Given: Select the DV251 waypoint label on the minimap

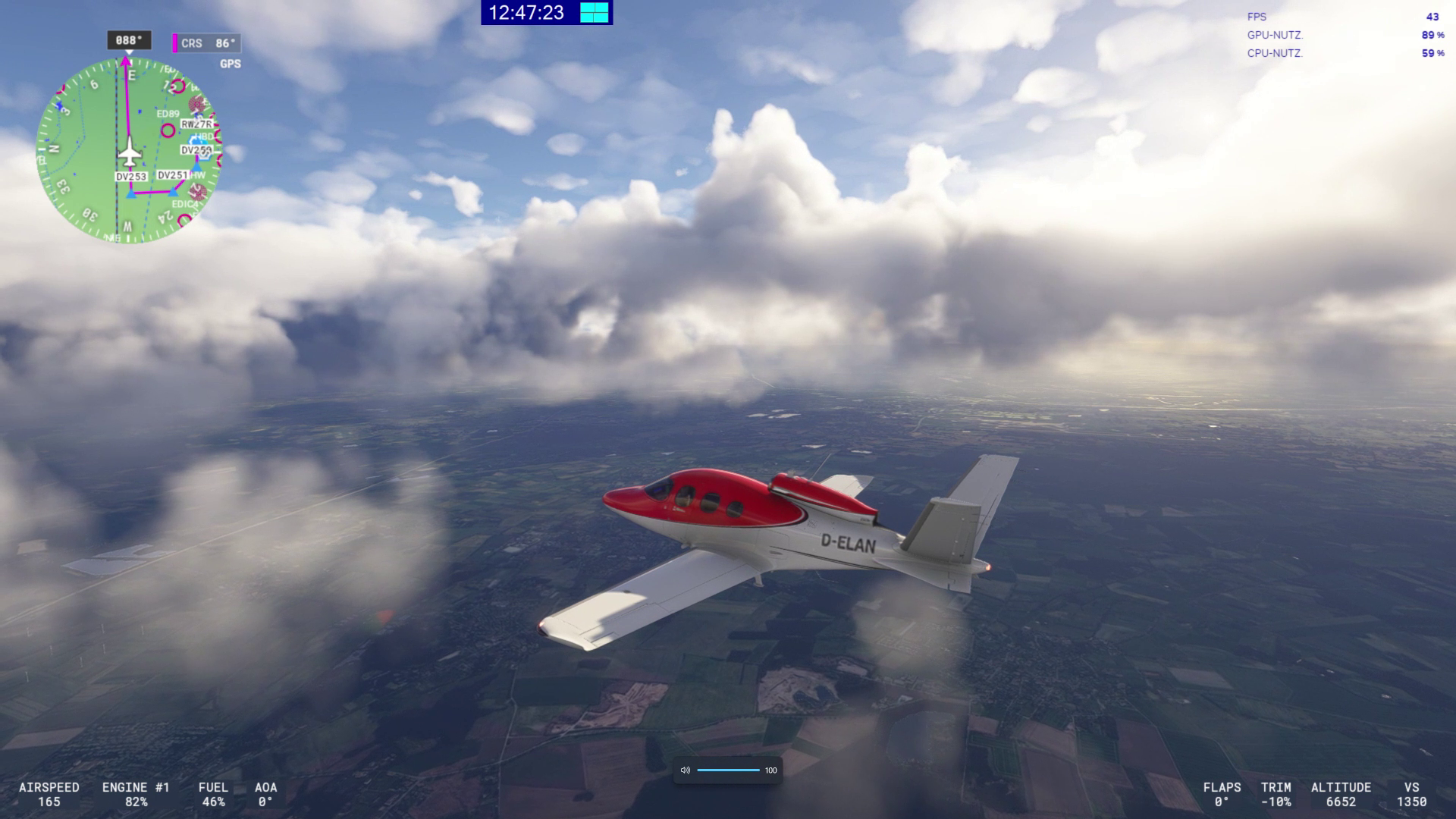Looking at the screenshot, I should pos(172,175).
